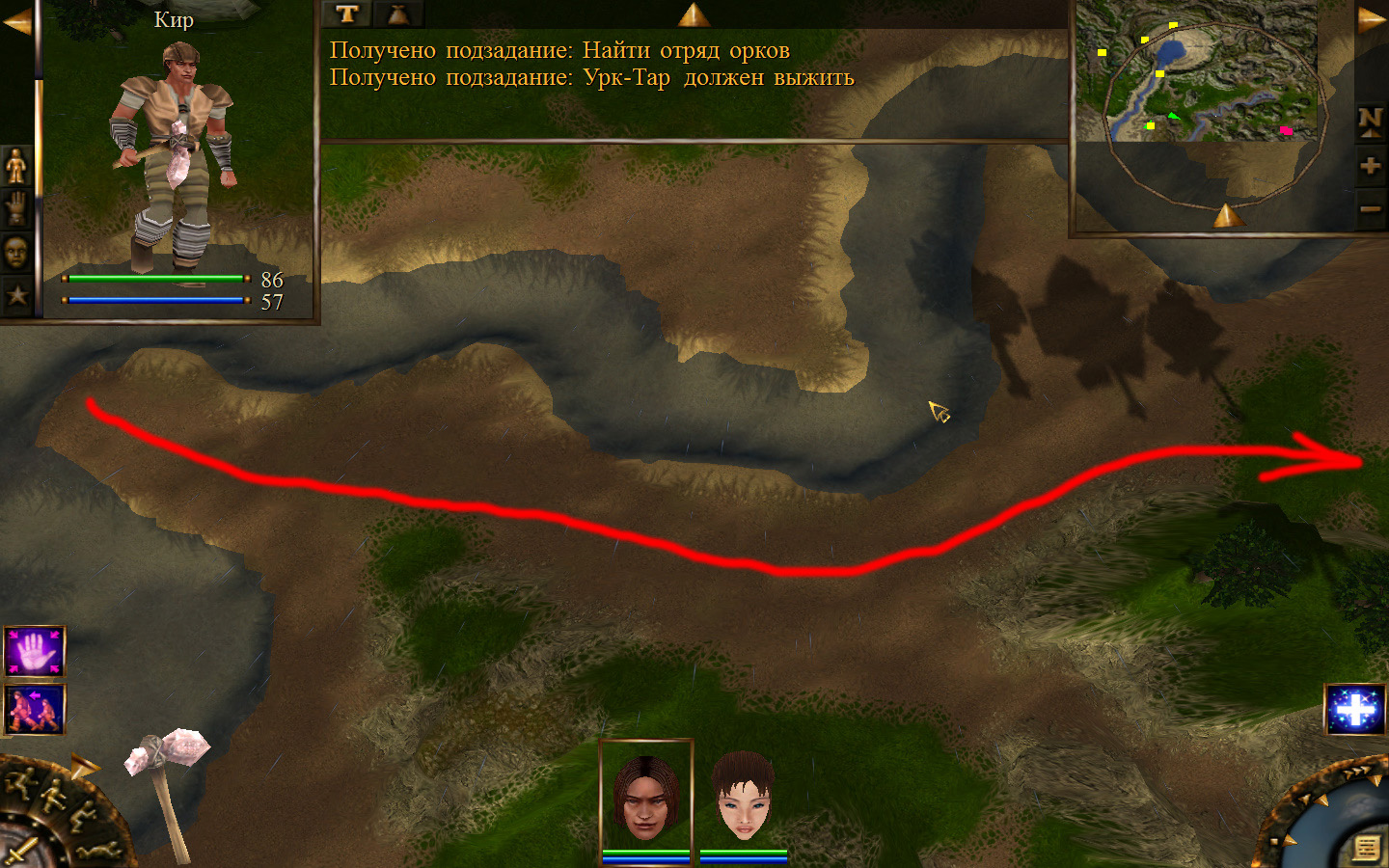Screen dimensions: 1389x868
Task: Zoom out the minimap with minus
Action: [1370, 208]
